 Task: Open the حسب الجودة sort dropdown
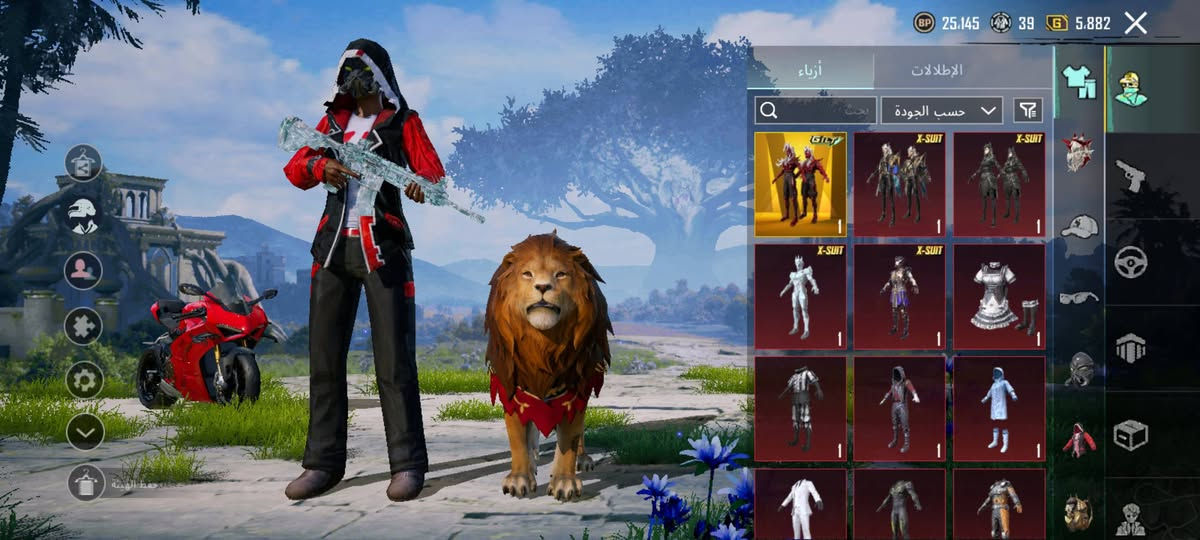942,110
